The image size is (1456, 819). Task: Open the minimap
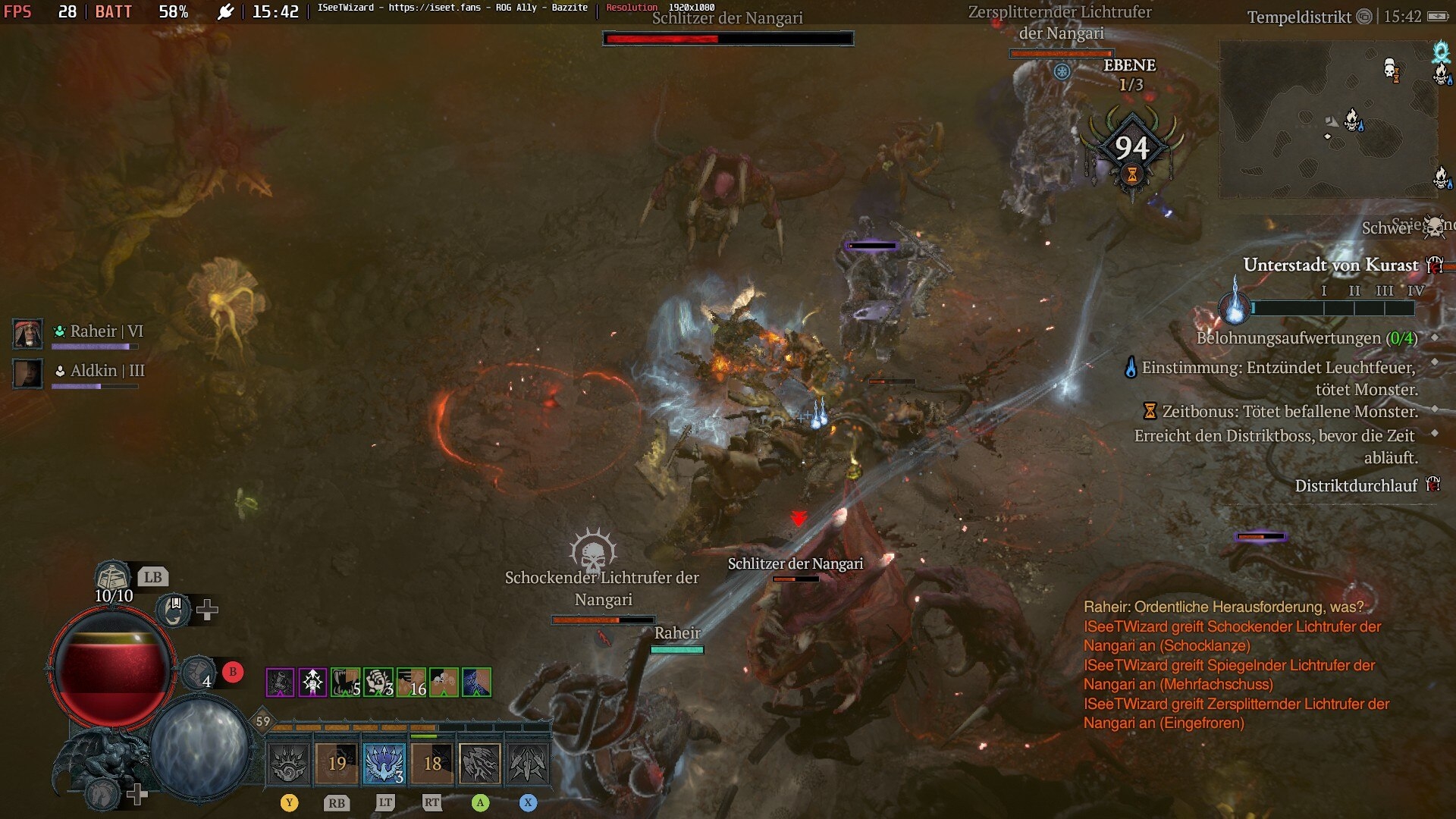pos(1327,119)
